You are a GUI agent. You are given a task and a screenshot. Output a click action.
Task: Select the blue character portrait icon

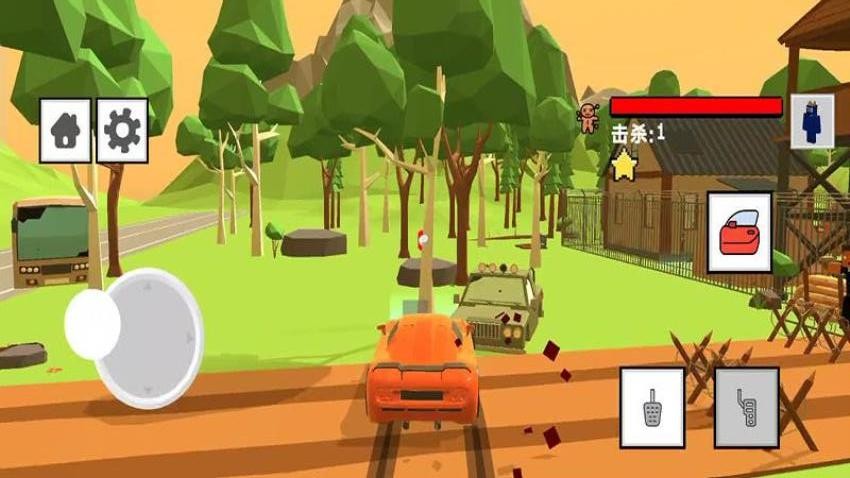pyautogui.click(x=811, y=122)
